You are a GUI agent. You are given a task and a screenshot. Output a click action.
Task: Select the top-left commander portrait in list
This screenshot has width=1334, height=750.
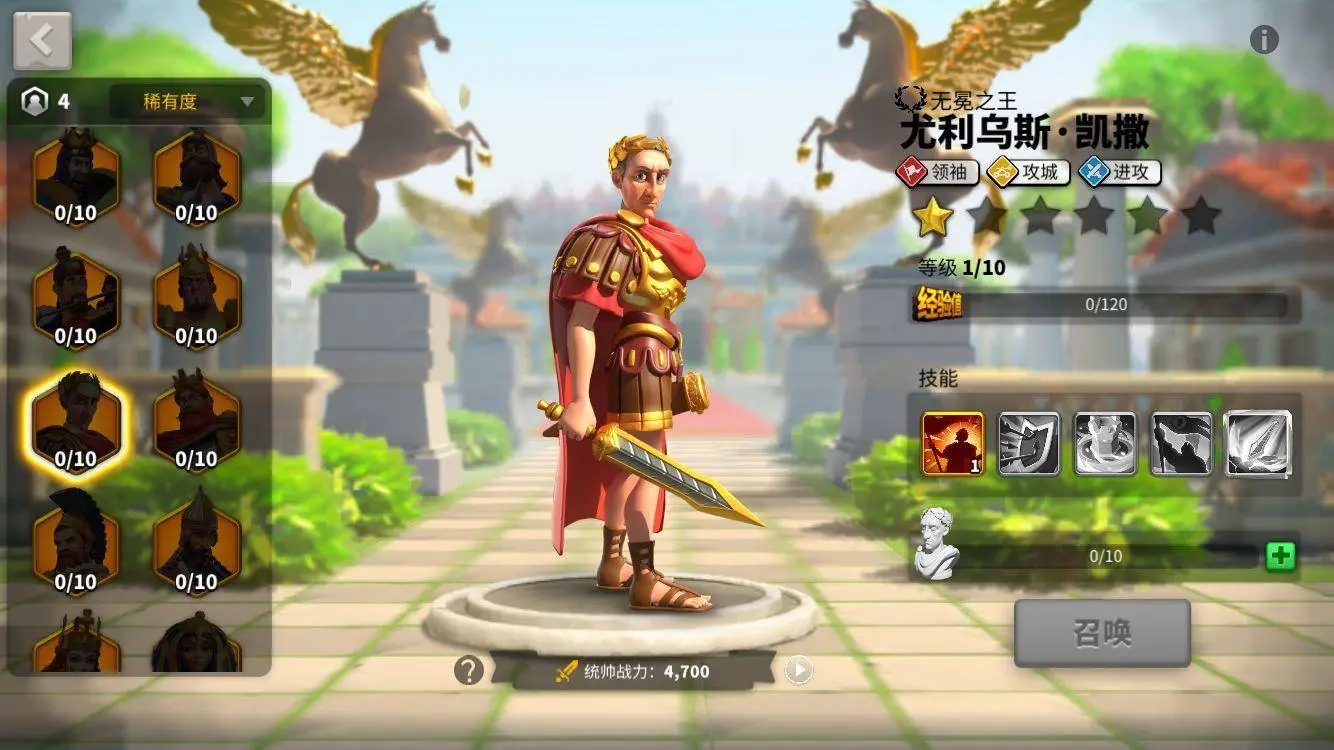pos(75,175)
